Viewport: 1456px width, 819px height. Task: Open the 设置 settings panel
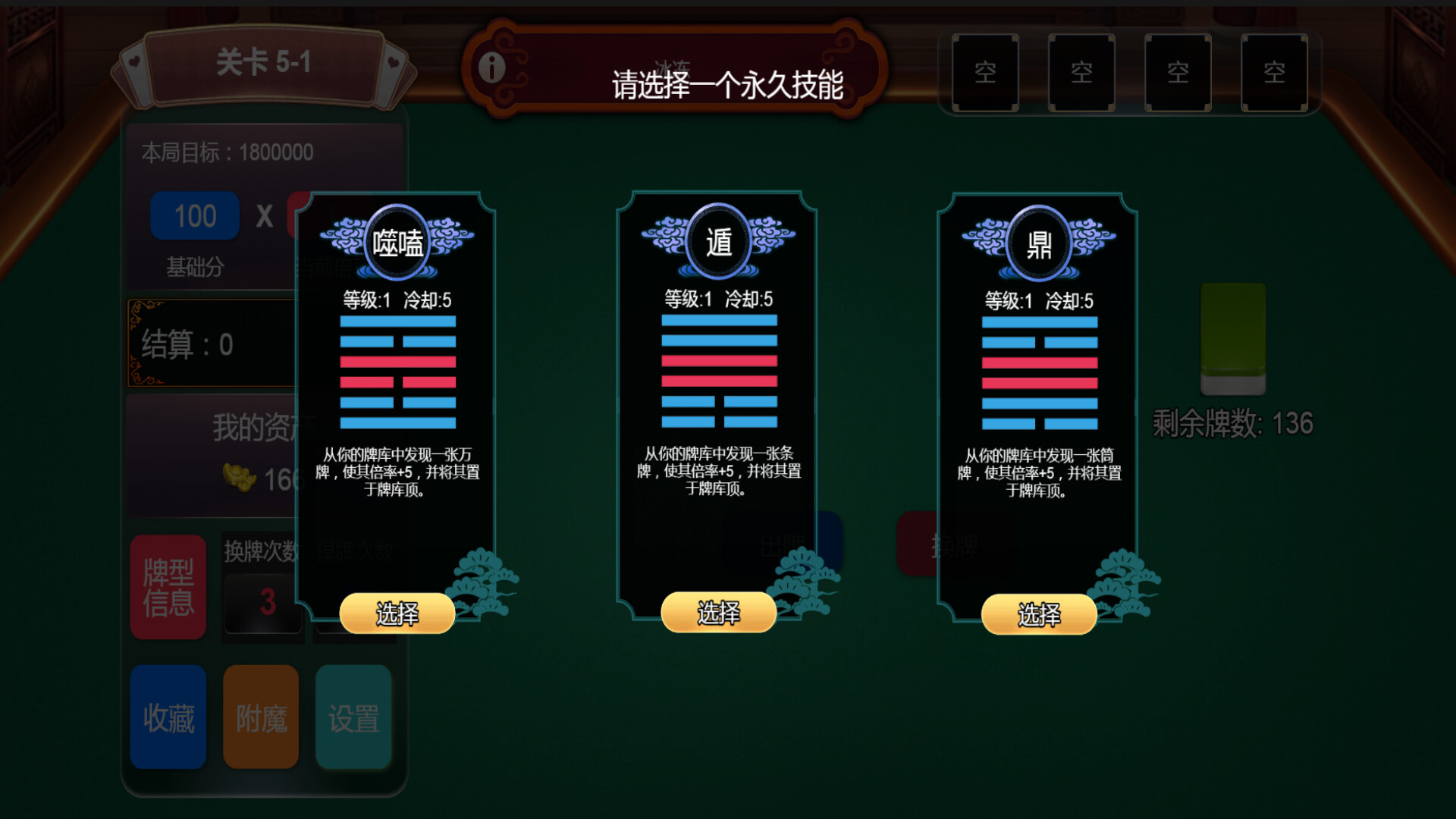(353, 715)
